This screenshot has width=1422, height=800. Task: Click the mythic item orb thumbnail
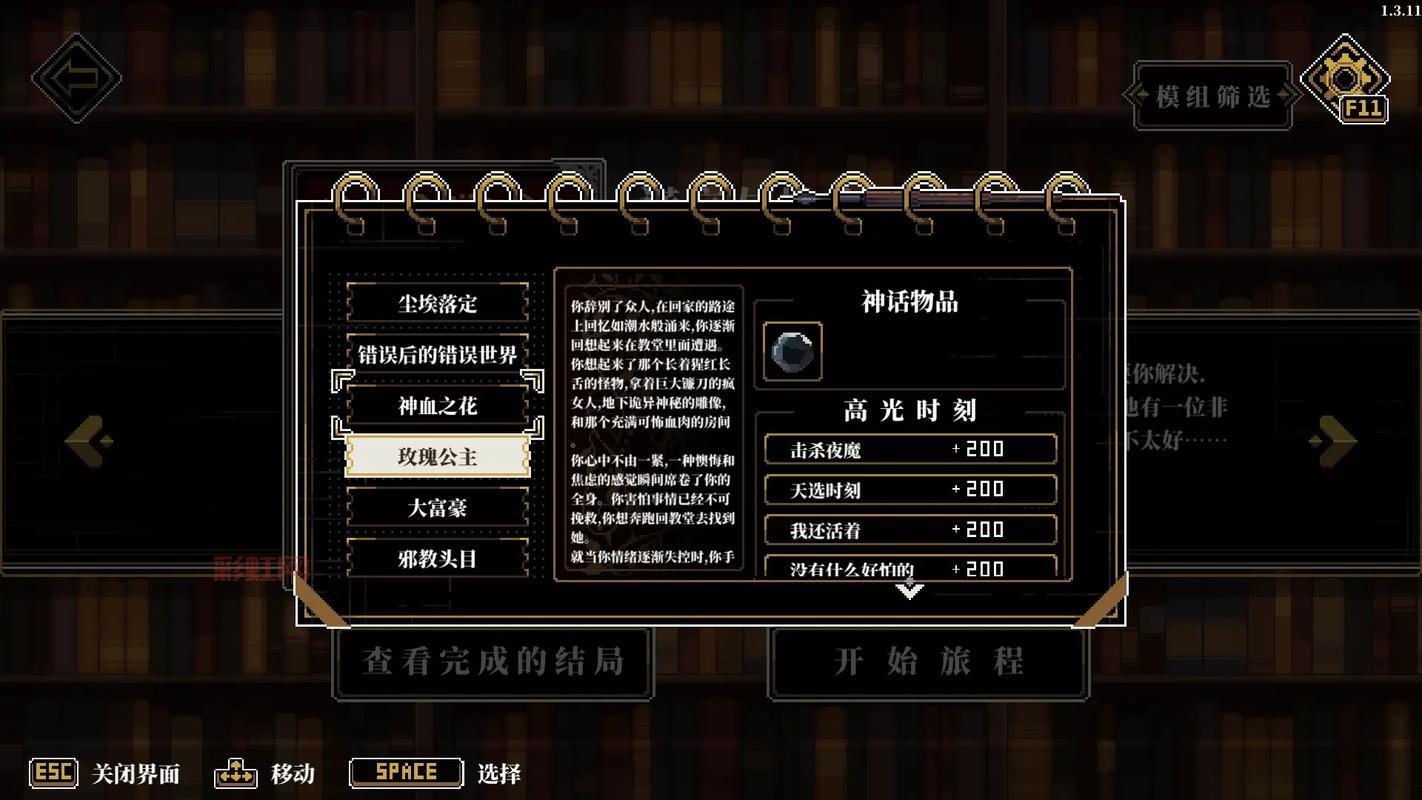coord(793,350)
